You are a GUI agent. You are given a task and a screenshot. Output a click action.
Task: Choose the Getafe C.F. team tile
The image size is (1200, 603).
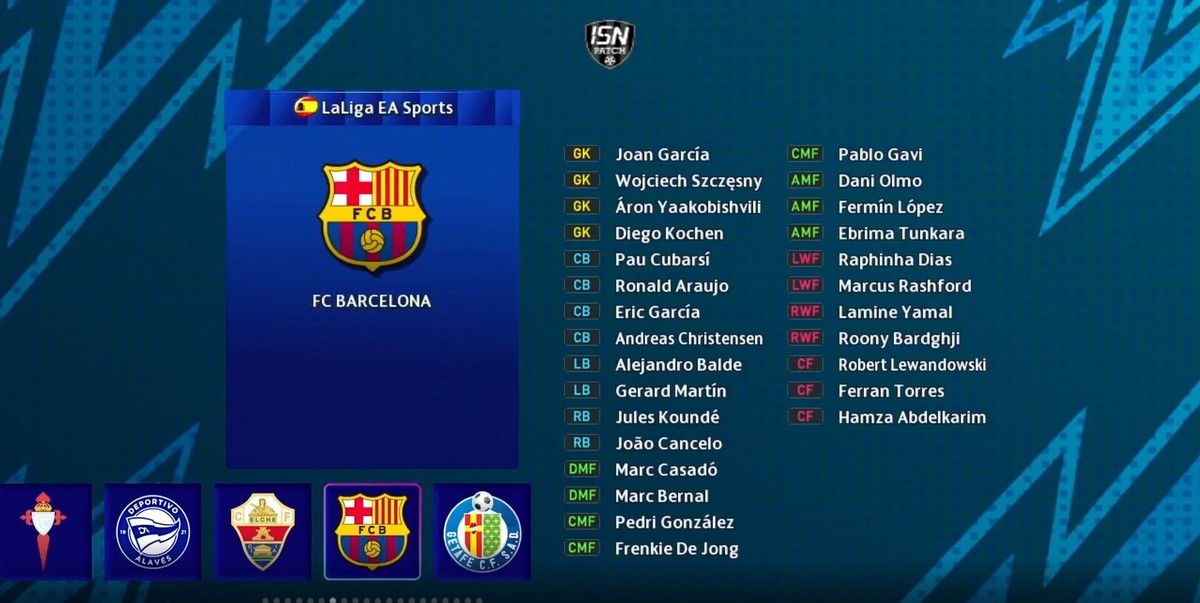482,531
